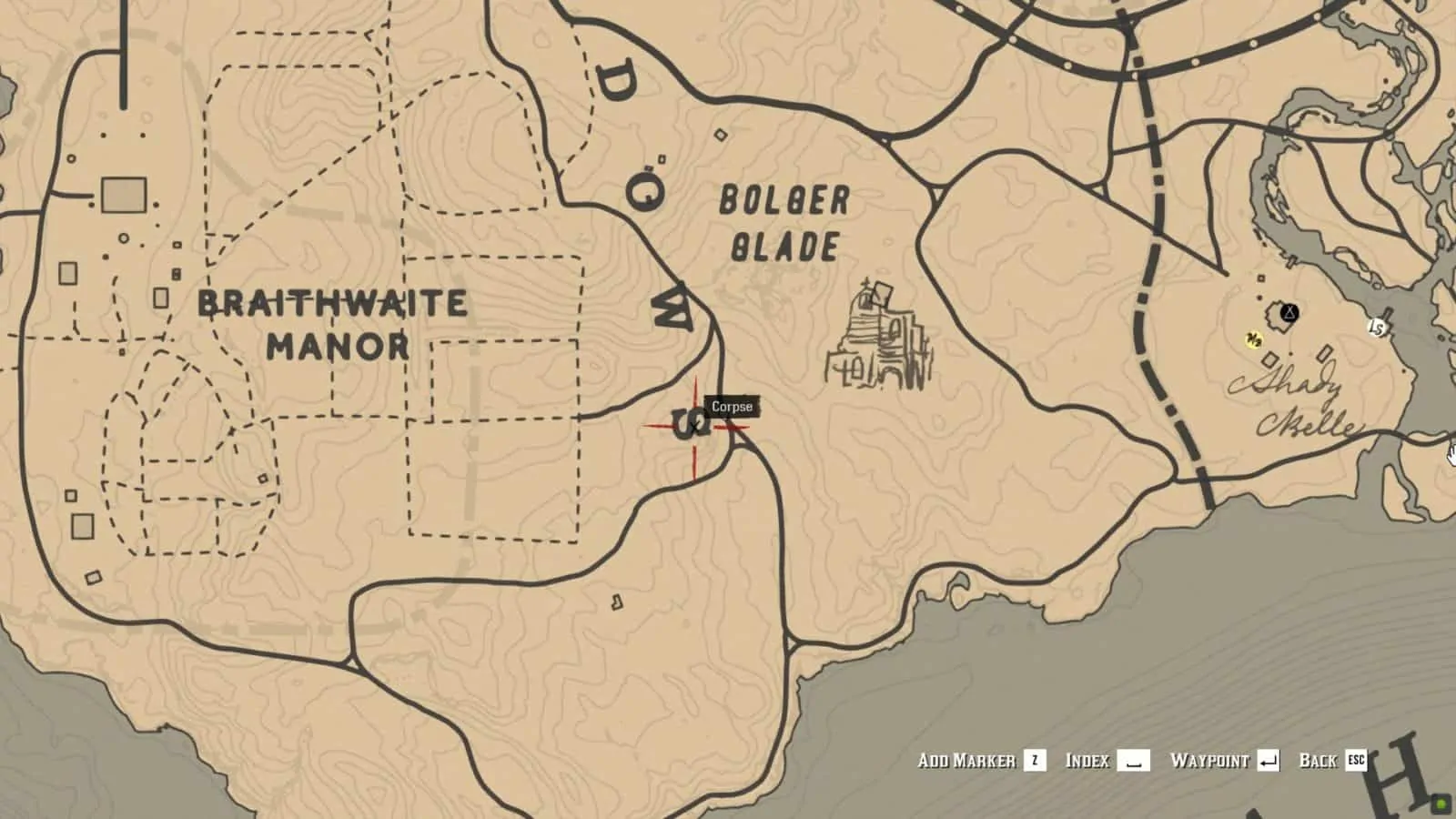Click the Z key icon beside Add Marker
This screenshot has width=1456, height=819.
pyautogui.click(x=1036, y=762)
